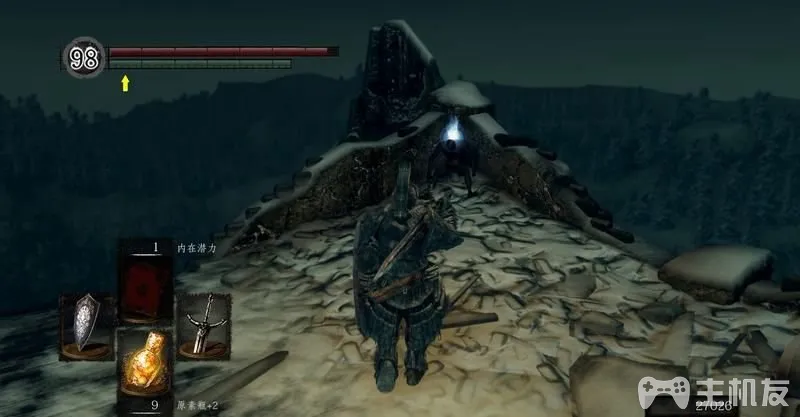Select the shield in the left-hand slot
Viewport: 800px width, 417px height.
pyautogui.click(x=88, y=325)
